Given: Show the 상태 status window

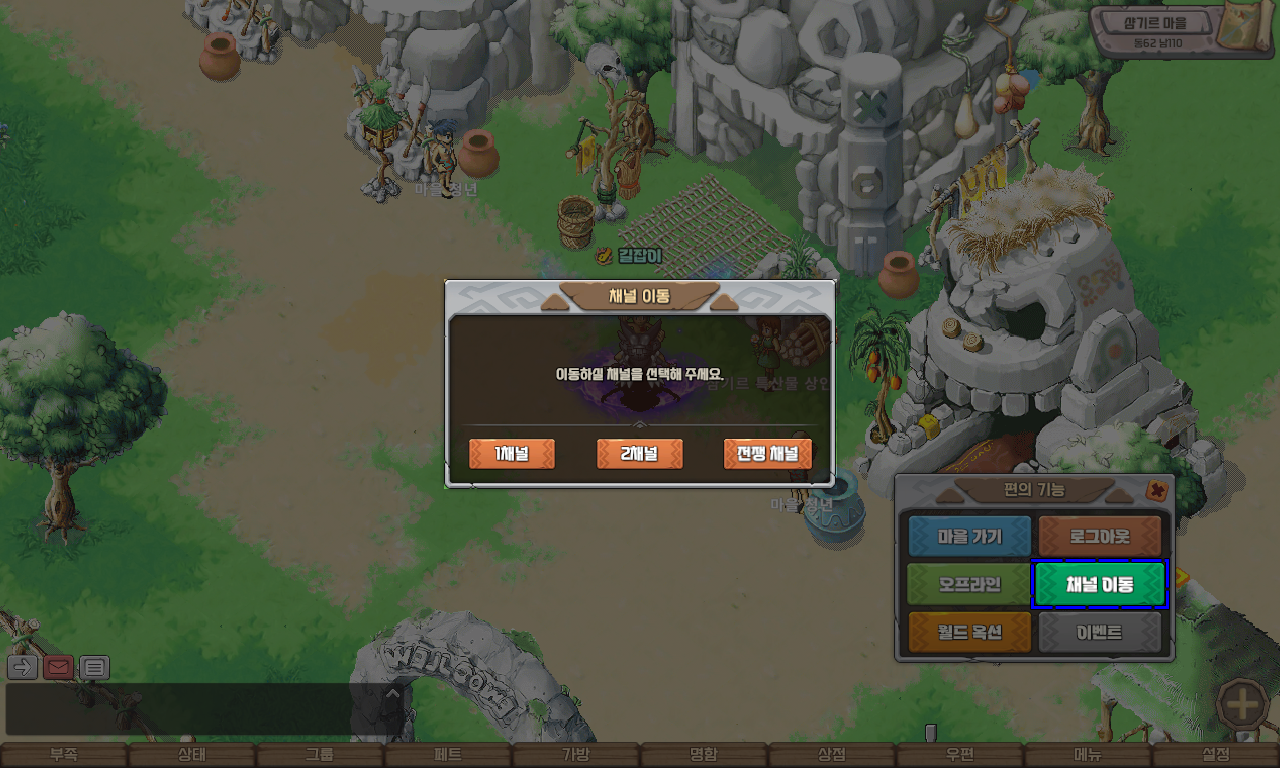Looking at the screenshot, I should tap(192, 755).
